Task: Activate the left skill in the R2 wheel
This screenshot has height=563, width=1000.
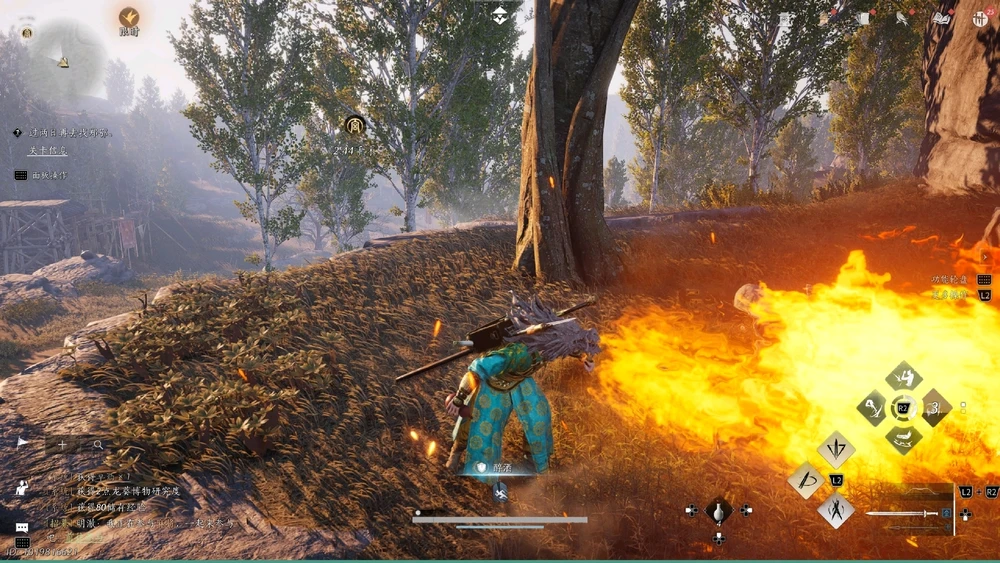Action: (872, 408)
